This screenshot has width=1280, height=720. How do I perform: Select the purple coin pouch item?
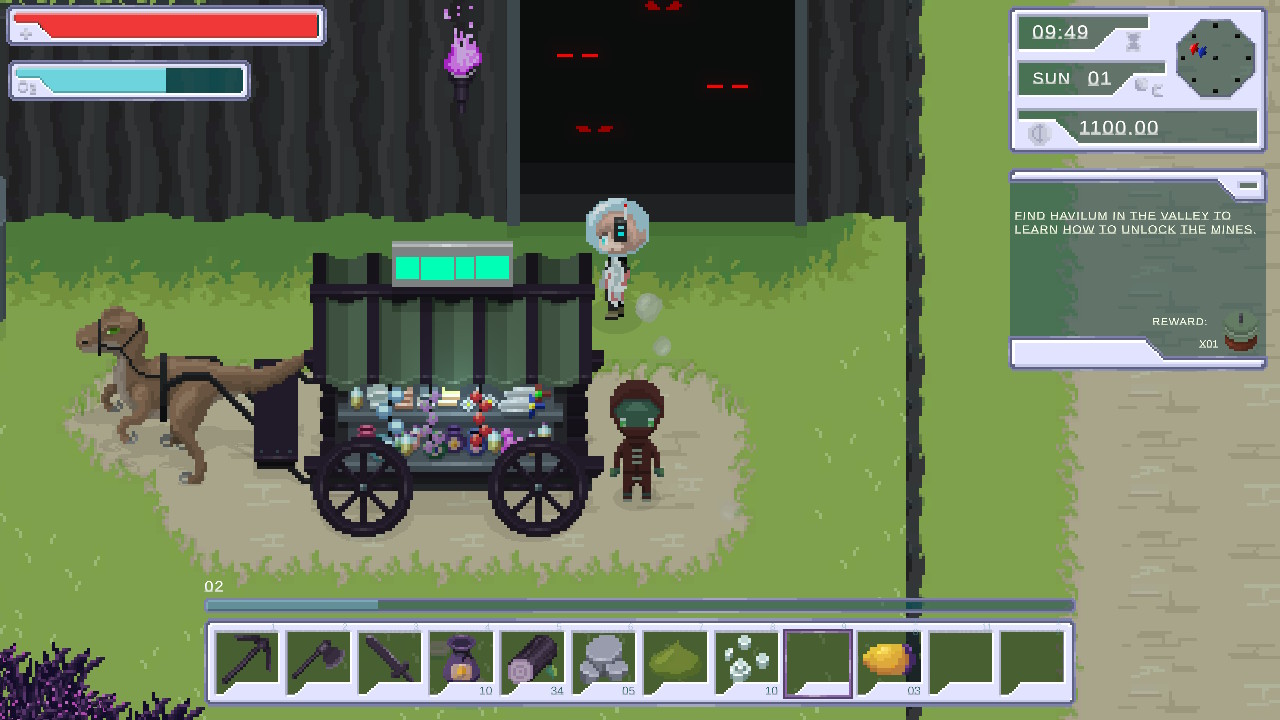coord(461,660)
